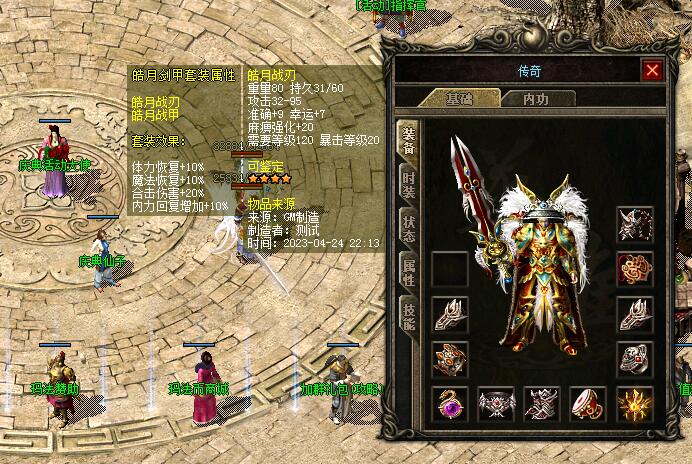This screenshot has height=464, width=692.
Task: Show the 状态 side tab
Action: tap(408, 229)
